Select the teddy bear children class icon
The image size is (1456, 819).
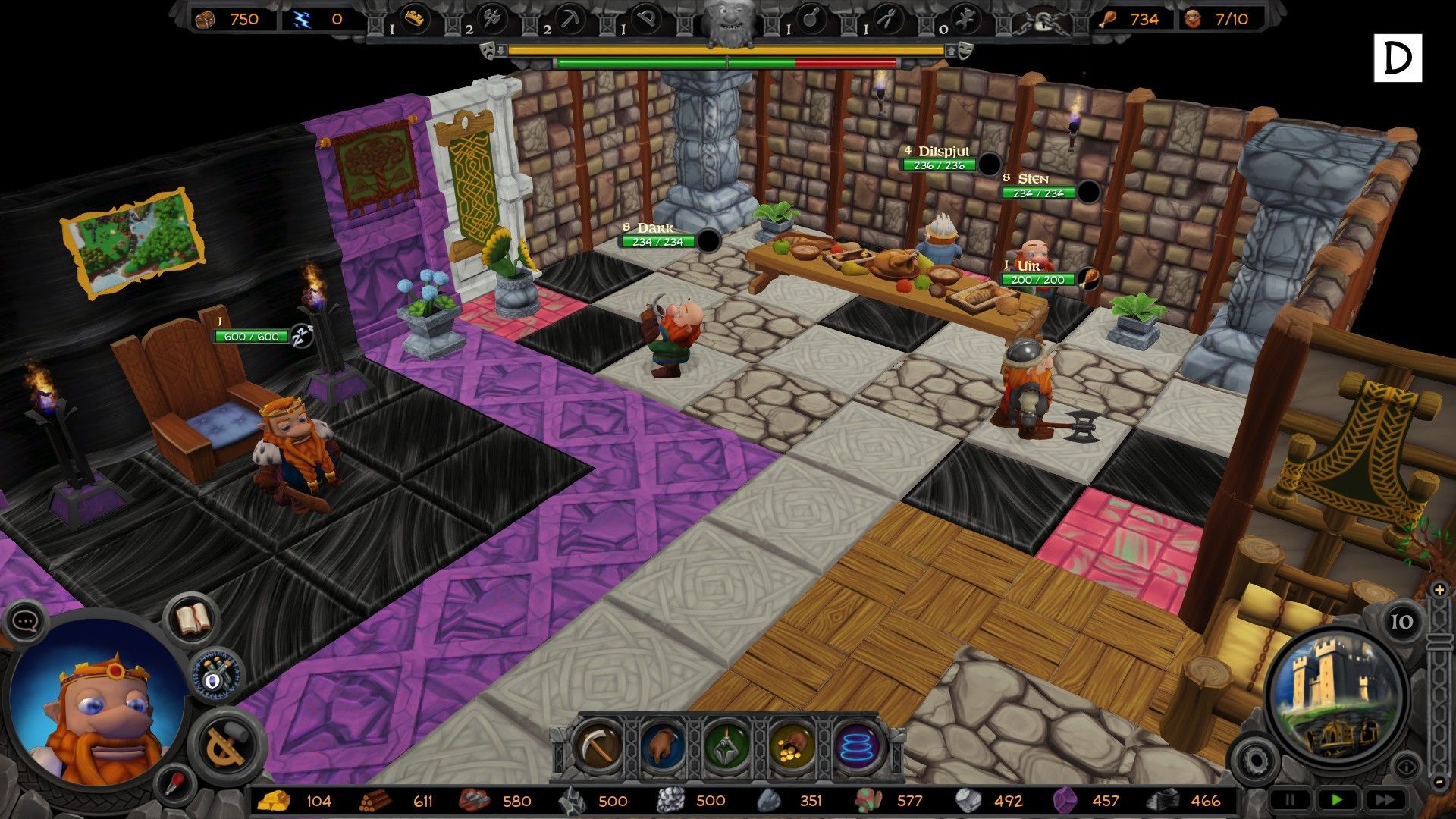pos(965,20)
